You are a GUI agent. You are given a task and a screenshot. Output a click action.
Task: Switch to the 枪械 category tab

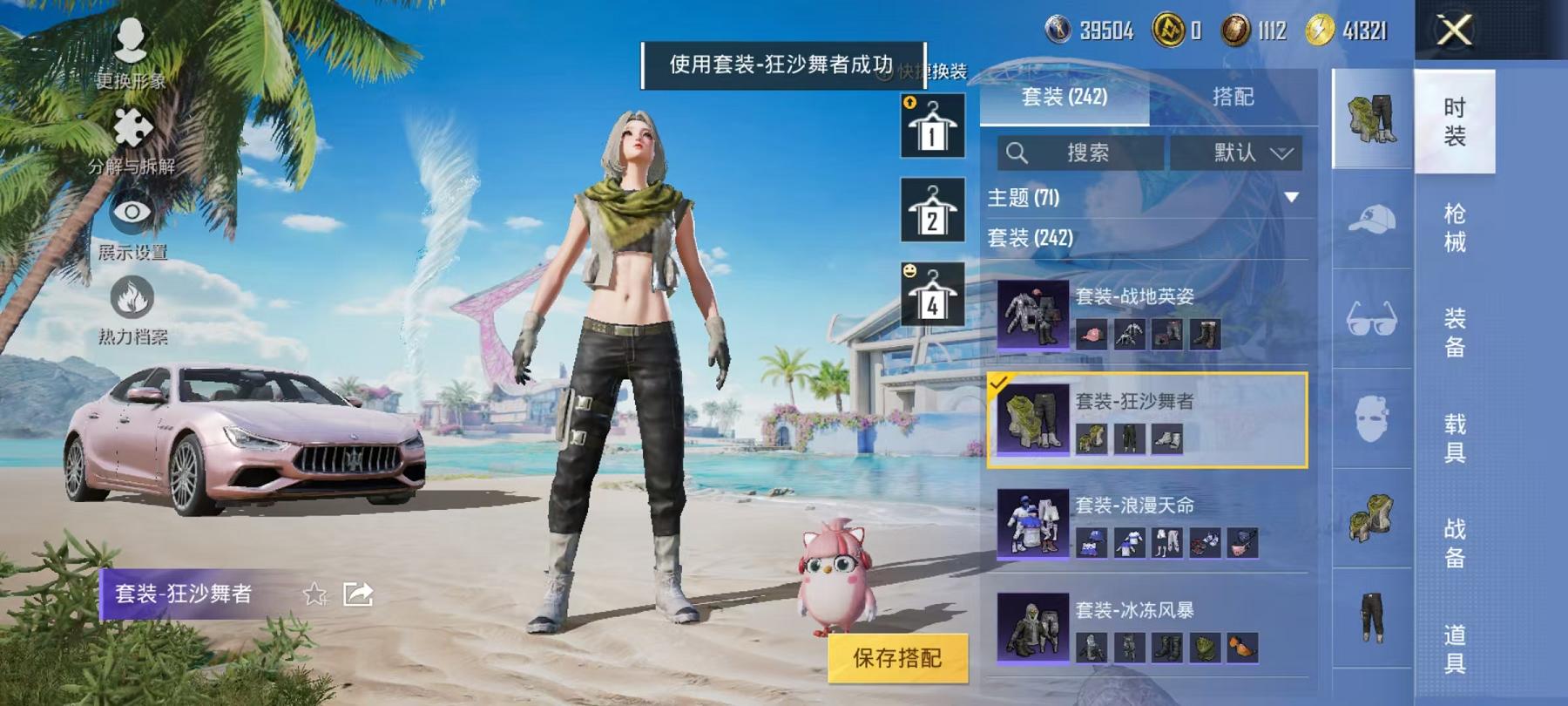pyautogui.click(x=1455, y=227)
